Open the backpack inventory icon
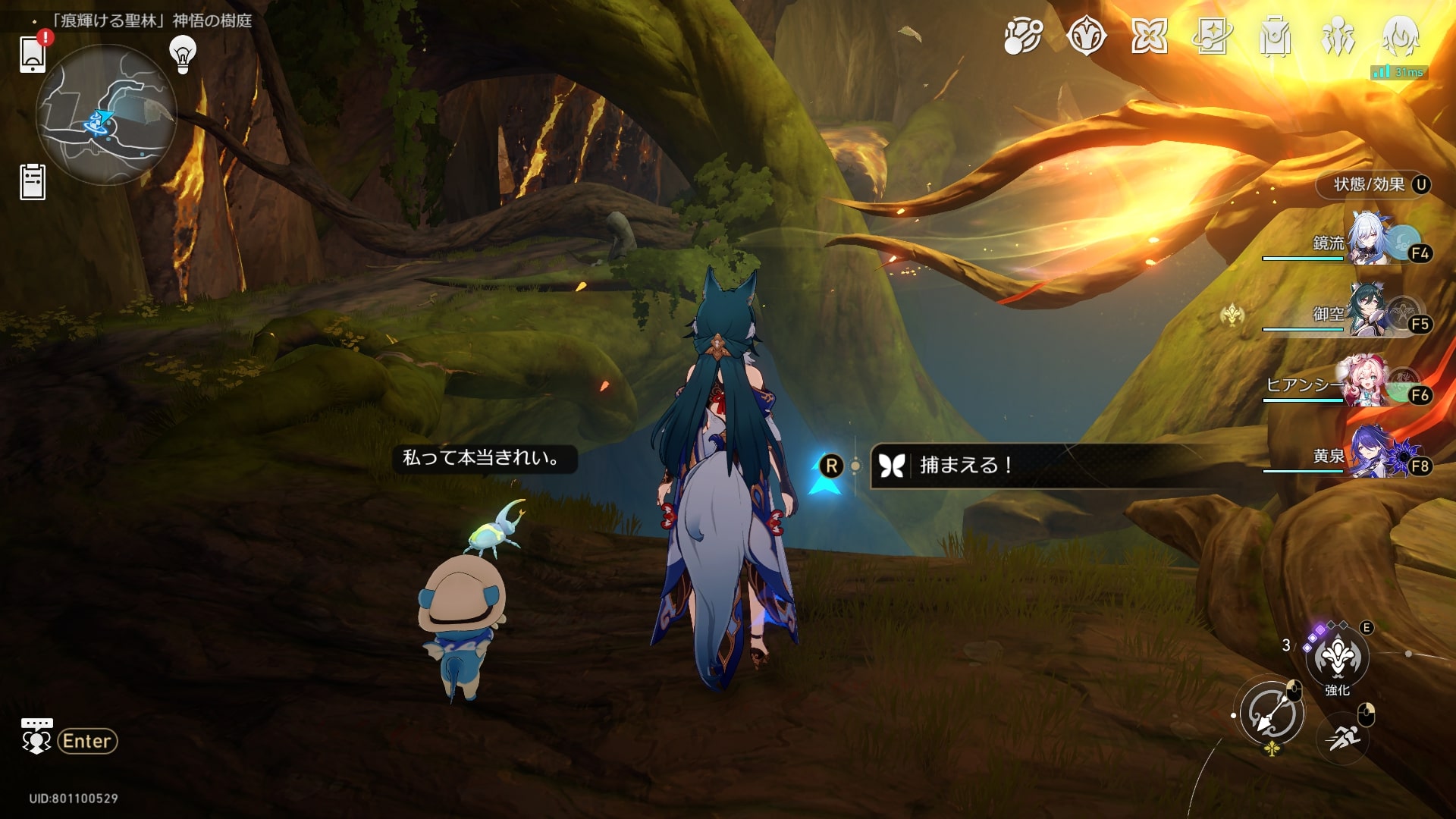The height and width of the screenshot is (819, 1456). pos(1275,36)
